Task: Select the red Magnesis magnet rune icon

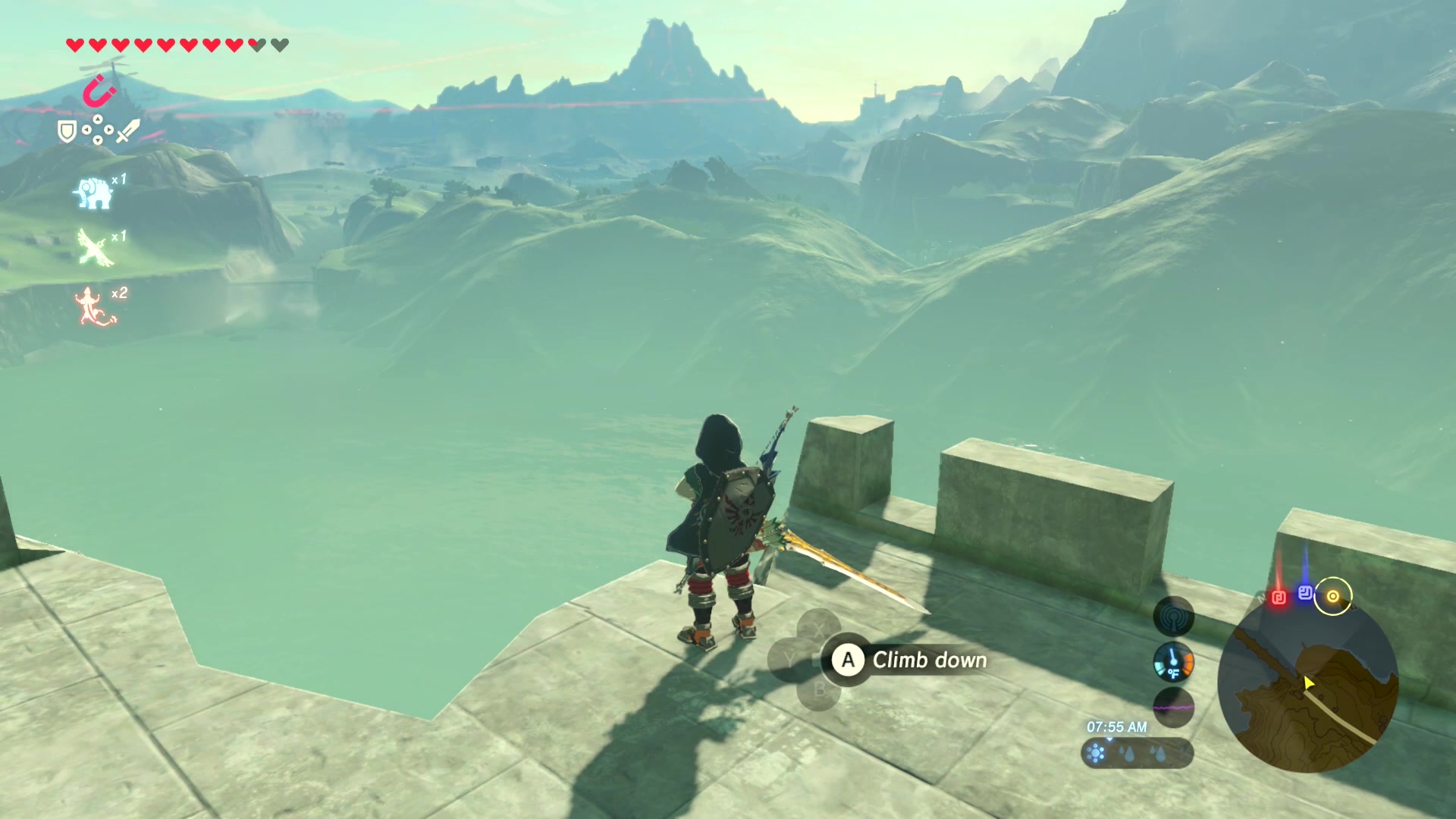Action: tap(99, 93)
